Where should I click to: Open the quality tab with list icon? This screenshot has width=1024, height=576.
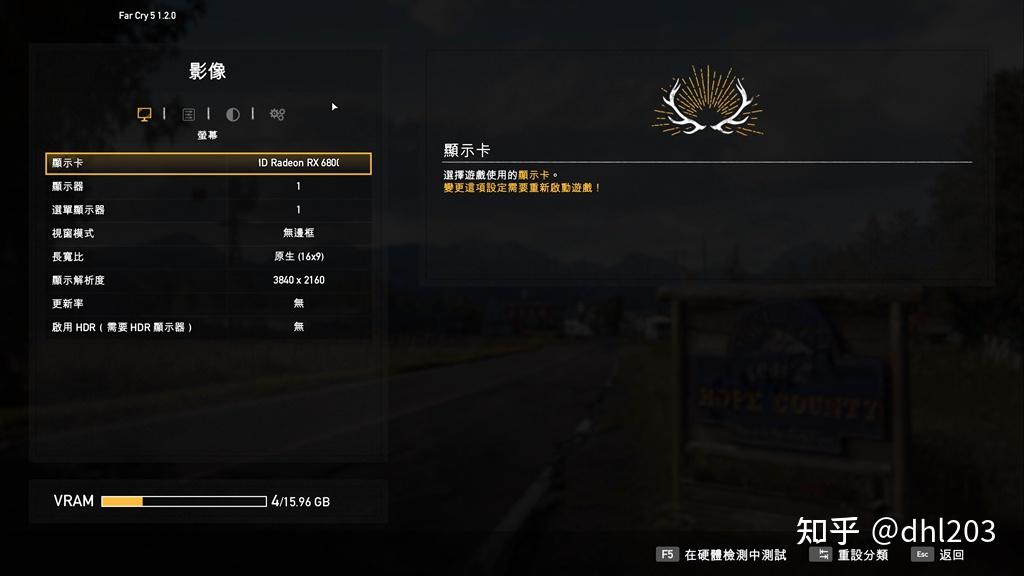point(188,114)
